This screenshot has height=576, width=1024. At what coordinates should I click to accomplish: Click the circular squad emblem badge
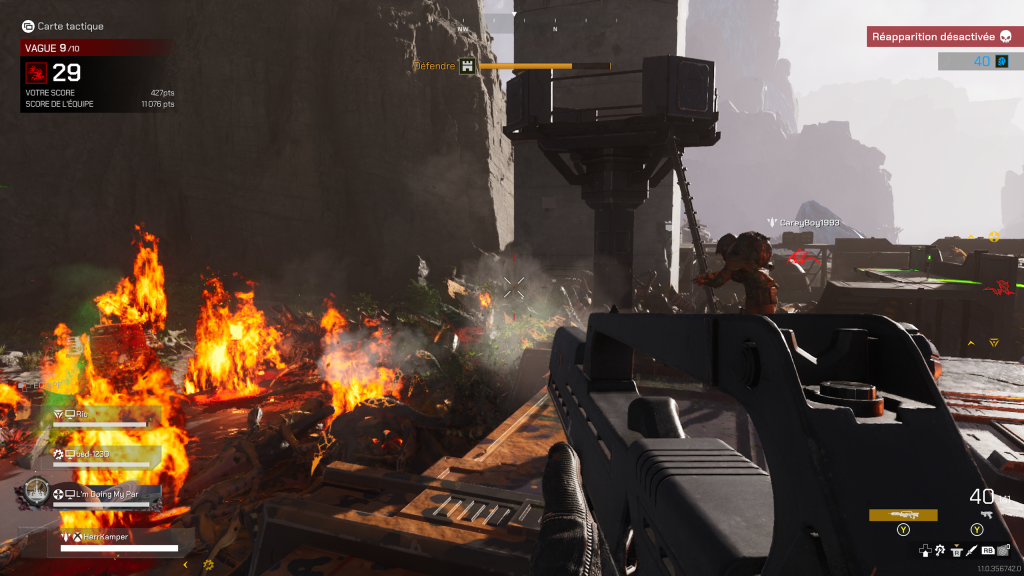(36, 490)
